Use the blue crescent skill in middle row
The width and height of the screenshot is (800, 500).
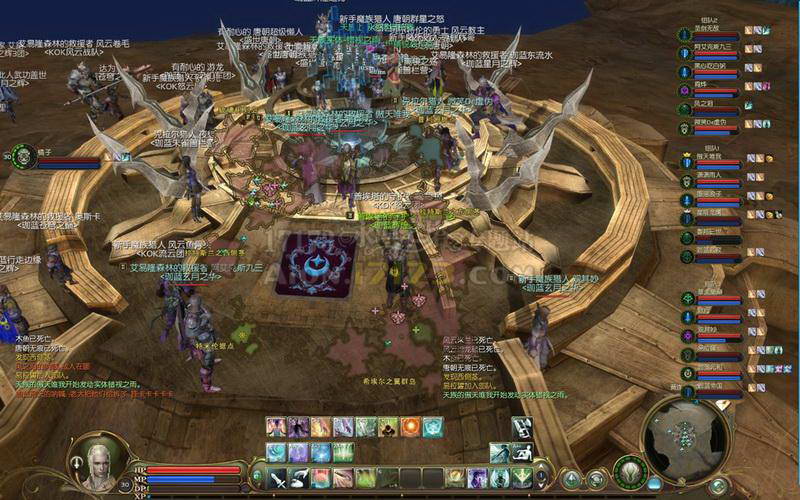(x=276, y=452)
